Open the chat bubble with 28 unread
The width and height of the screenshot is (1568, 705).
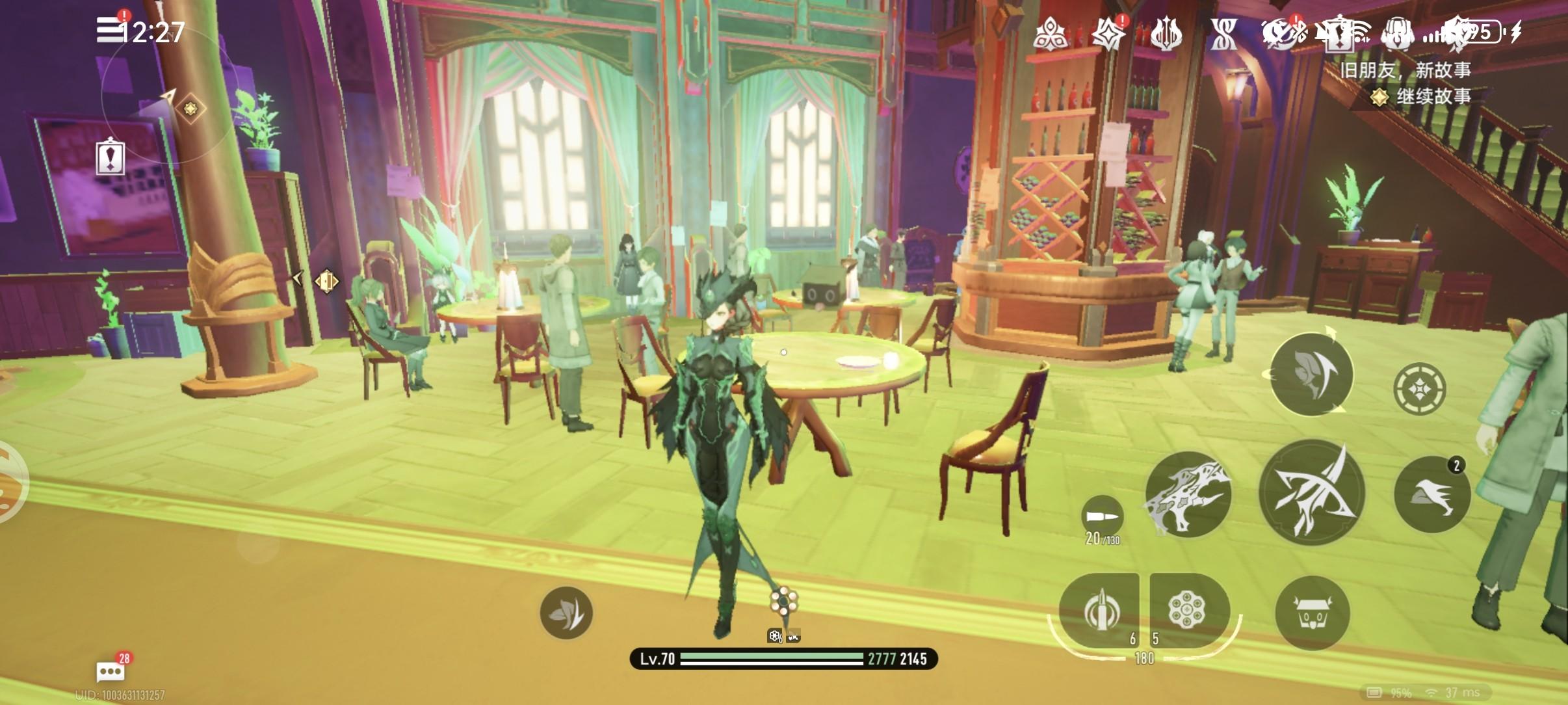(x=111, y=671)
